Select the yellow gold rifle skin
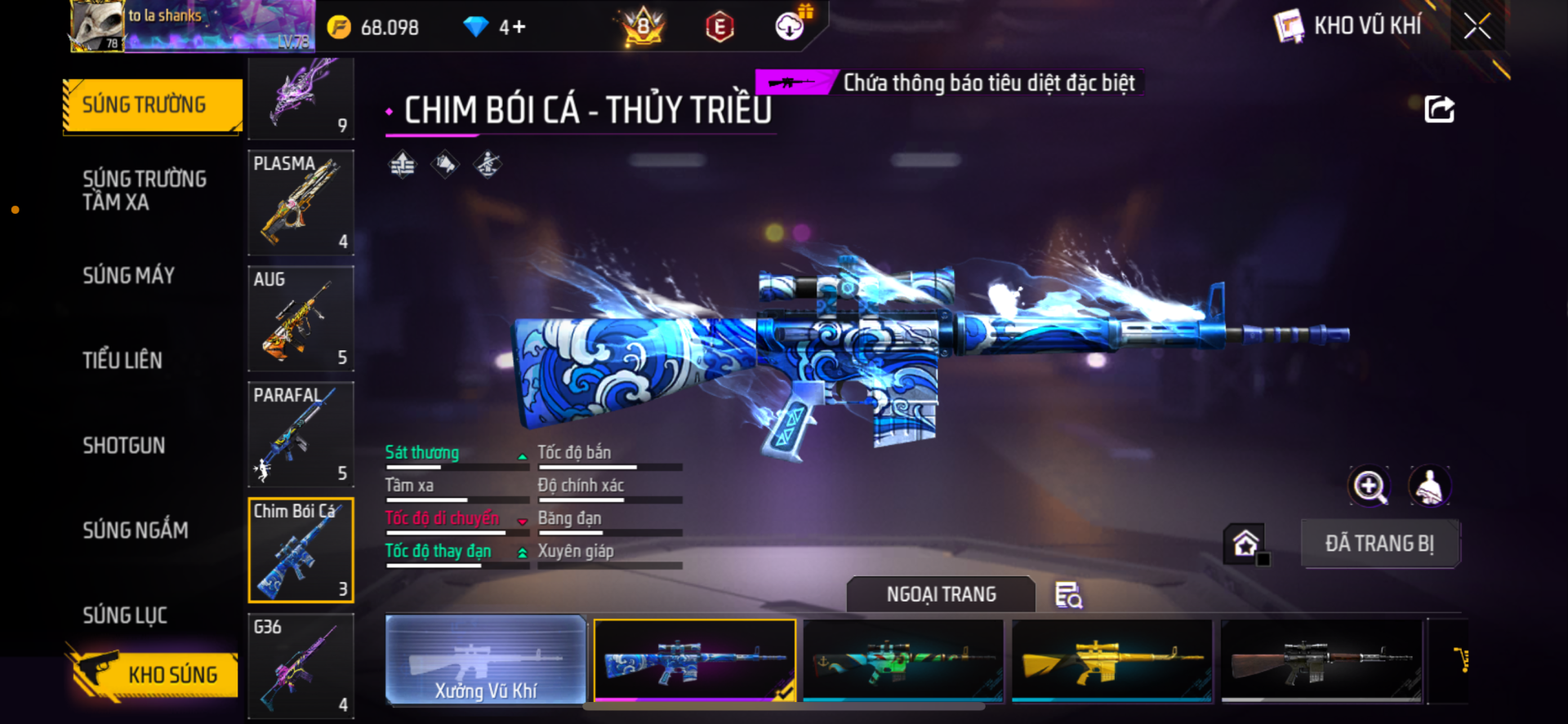1568x724 pixels. tap(1111, 660)
